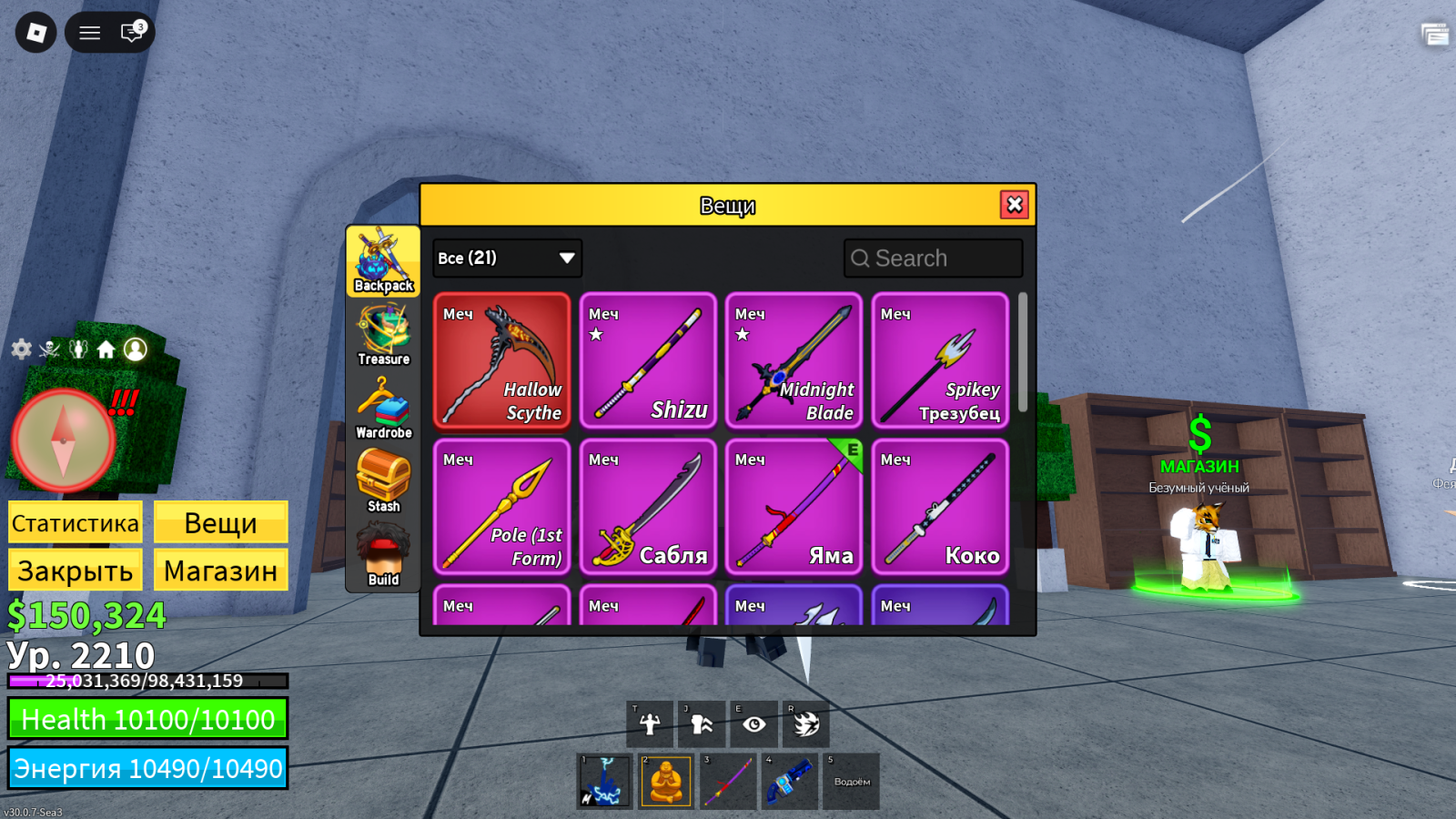Switch to the Stash tab
This screenshot has width=1456, height=819.
pos(383,481)
